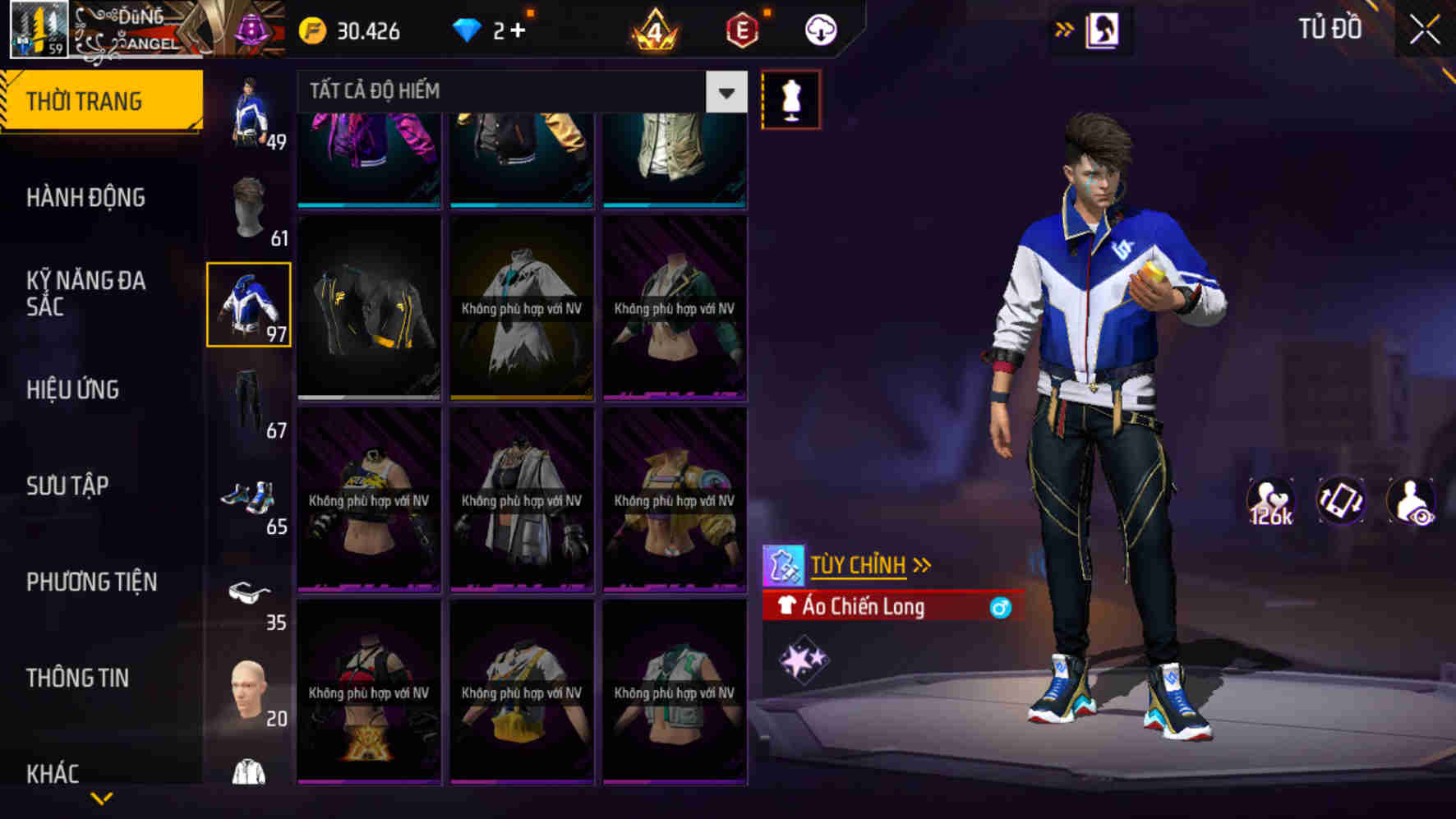
Task: Click the double-arrow expander near top right
Action: click(x=1064, y=27)
